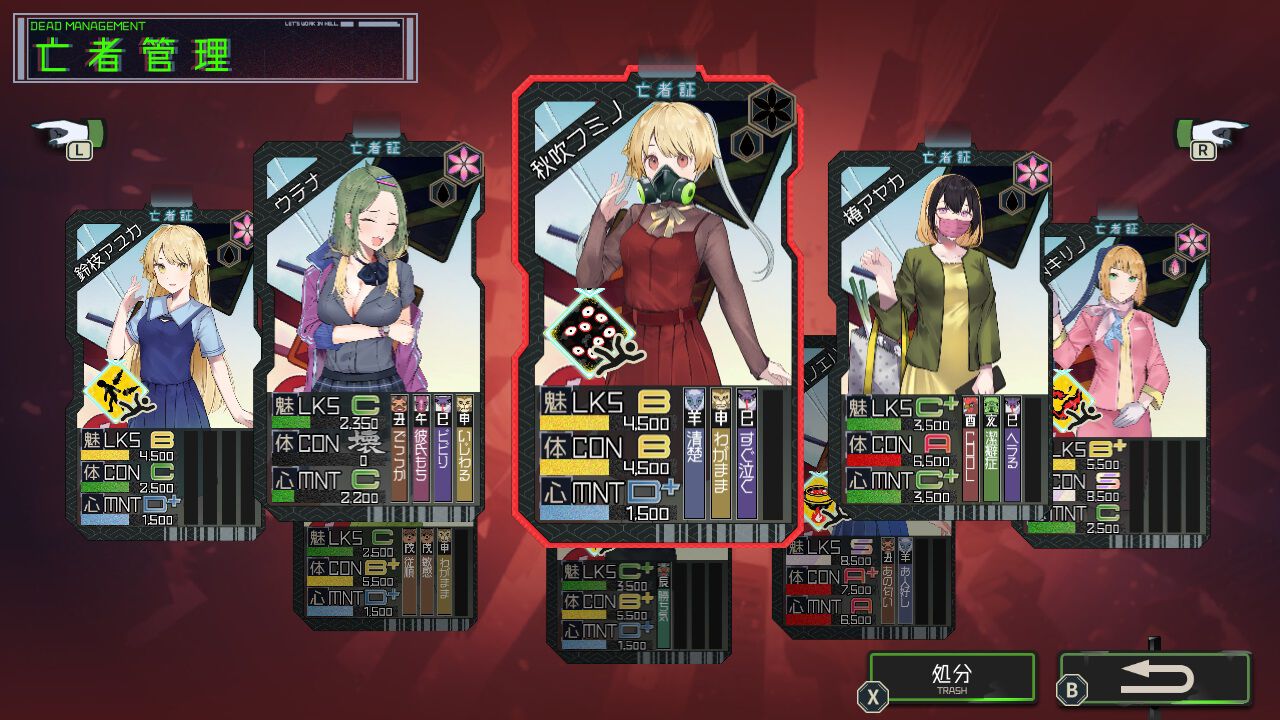This screenshot has height=720, width=1280.
Task: Click the flower rank icon on Fumino's card
Action: [x=771, y=108]
